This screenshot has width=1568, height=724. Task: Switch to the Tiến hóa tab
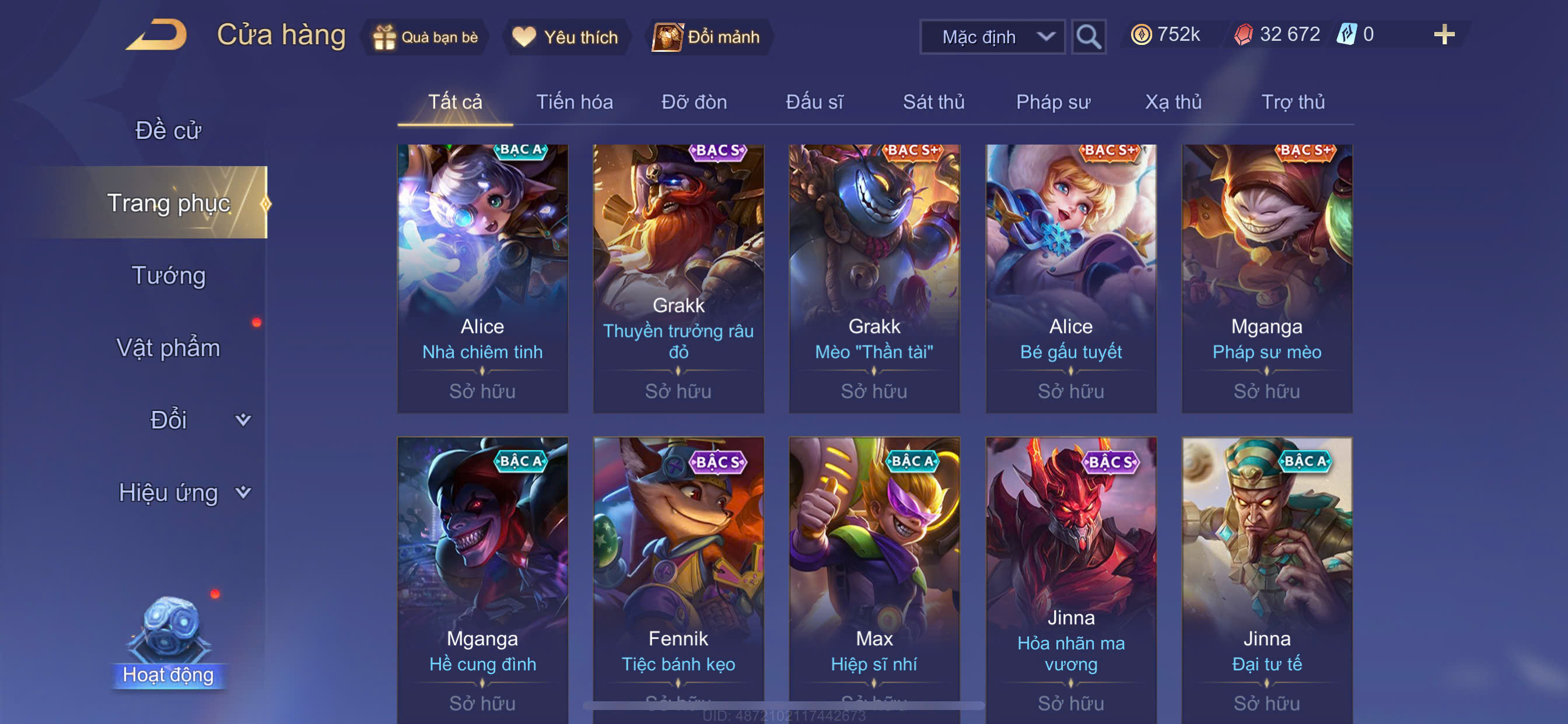pyautogui.click(x=574, y=101)
